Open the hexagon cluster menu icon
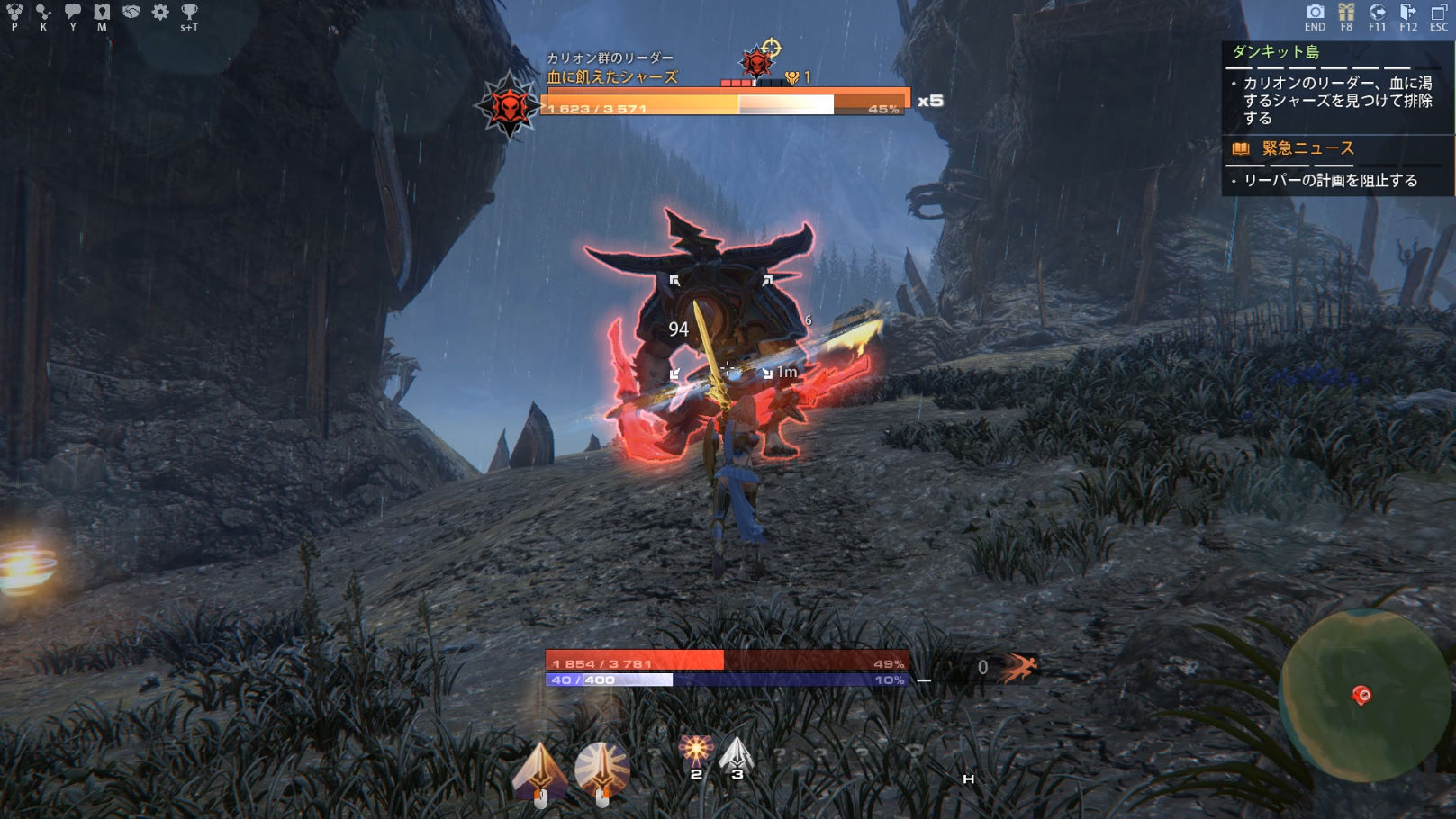Image resolution: width=1456 pixels, height=819 pixels. point(14,12)
